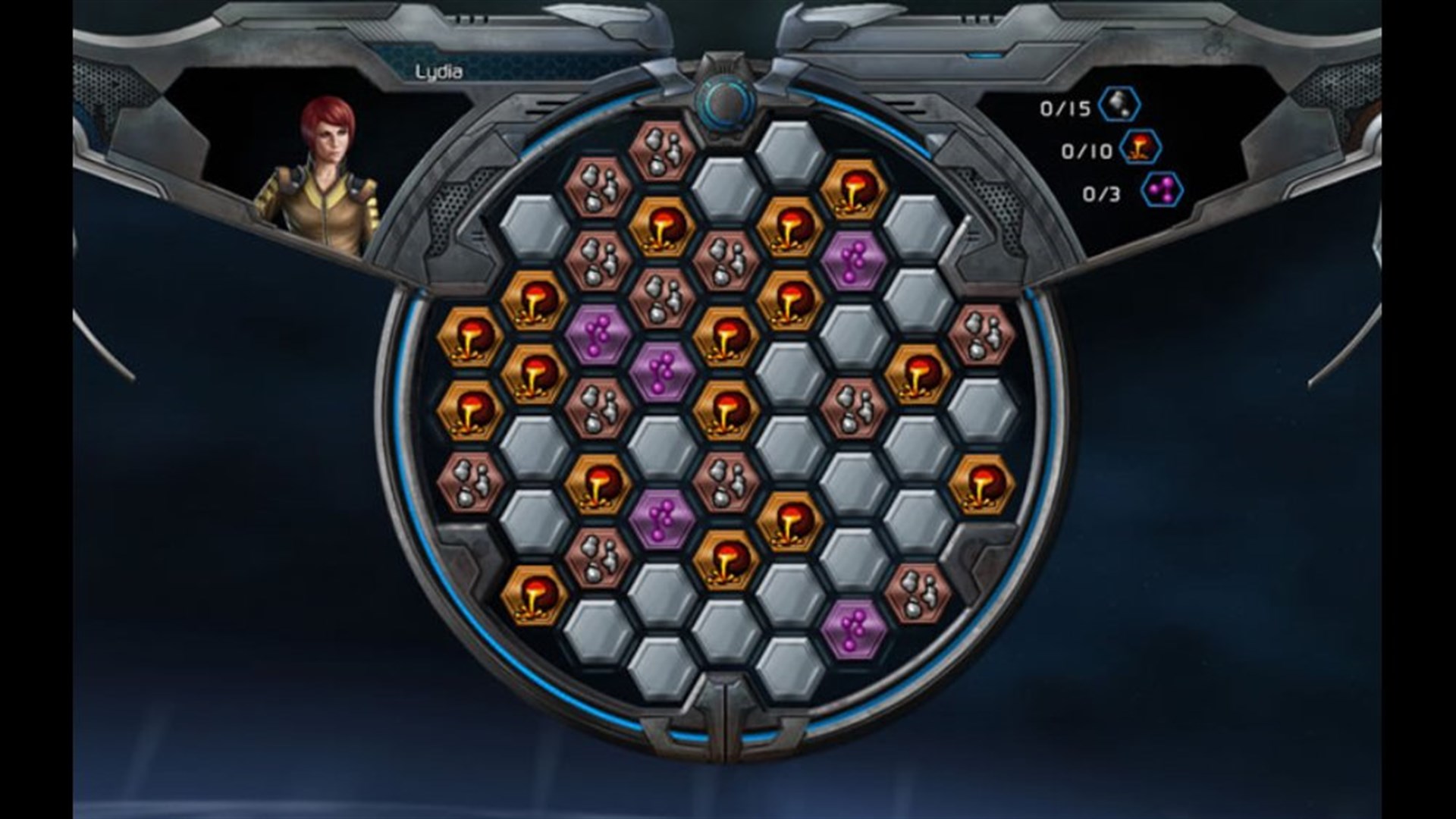The width and height of the screenshot is (1456, 819).
Task: Select the Lydia name tab
Action: point(438,72)
